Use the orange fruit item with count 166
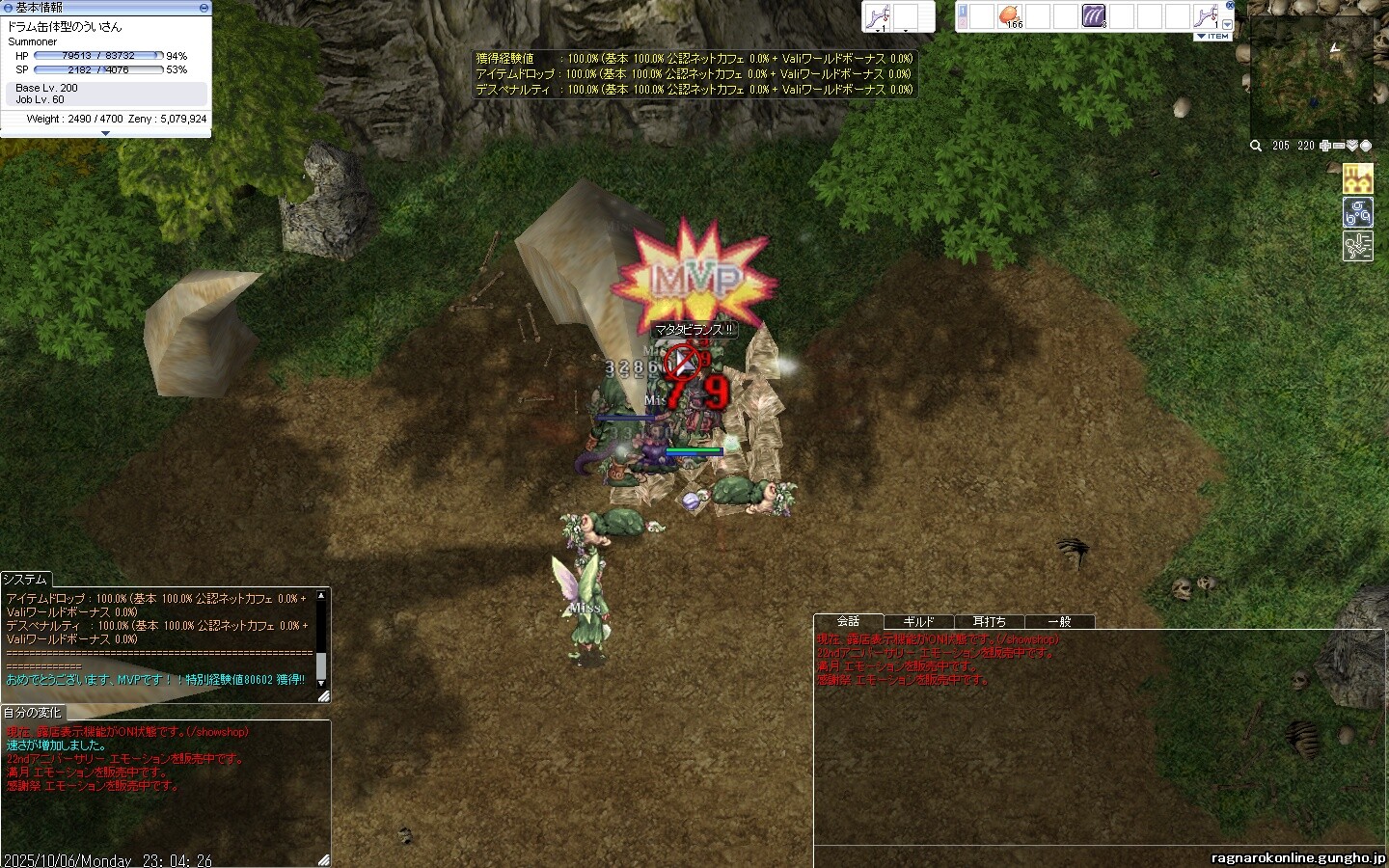Screen dimensions: 1389x868 [x=1010, y=16]
